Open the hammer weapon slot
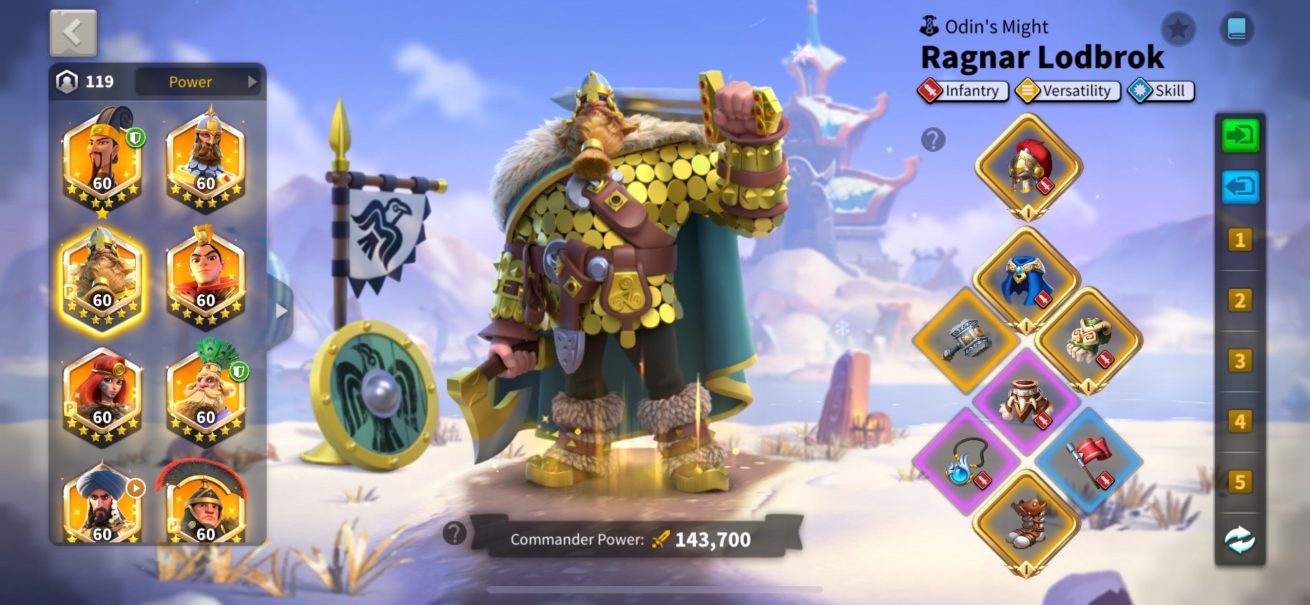Screen dimensions: 1310x605 tap(965, 339)
